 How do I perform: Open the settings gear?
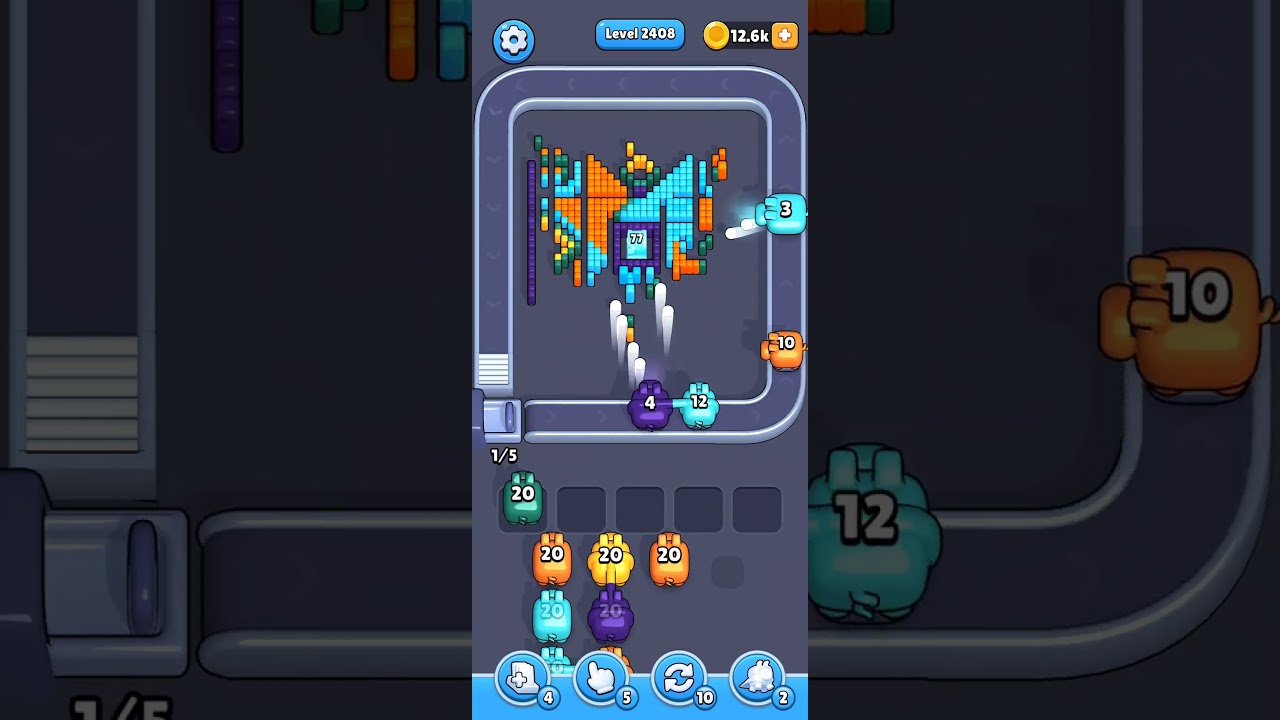pyautogui.click(x=513, y=41)
